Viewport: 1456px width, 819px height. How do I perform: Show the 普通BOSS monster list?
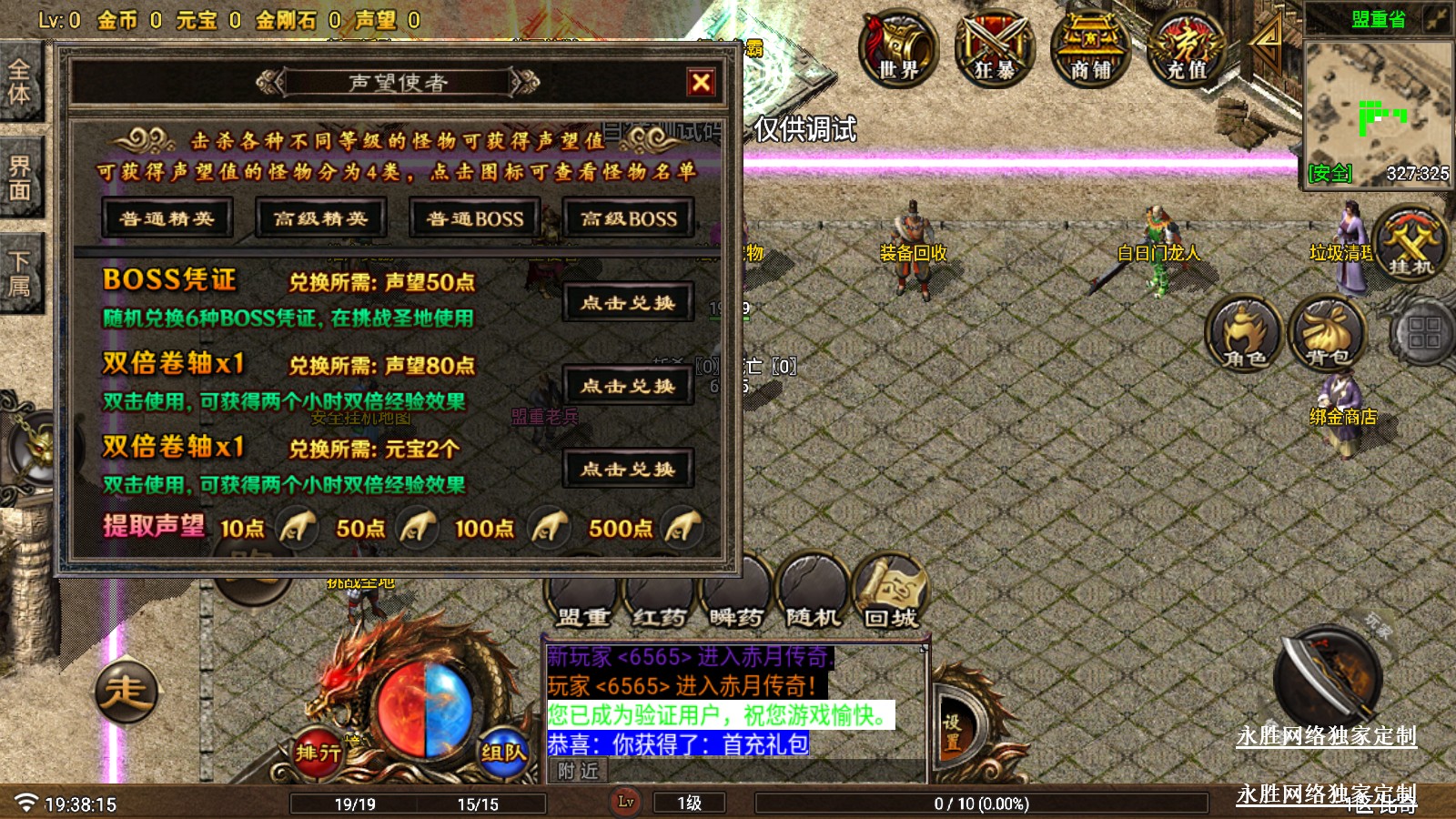(x=474, y=218)
